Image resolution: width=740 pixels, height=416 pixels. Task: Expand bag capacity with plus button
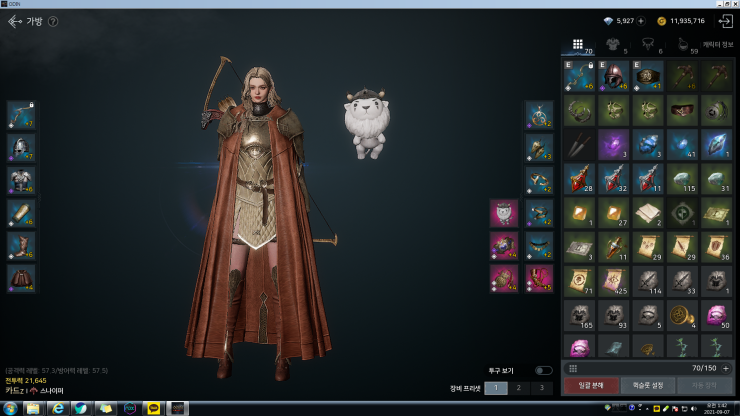click(726, 368)
